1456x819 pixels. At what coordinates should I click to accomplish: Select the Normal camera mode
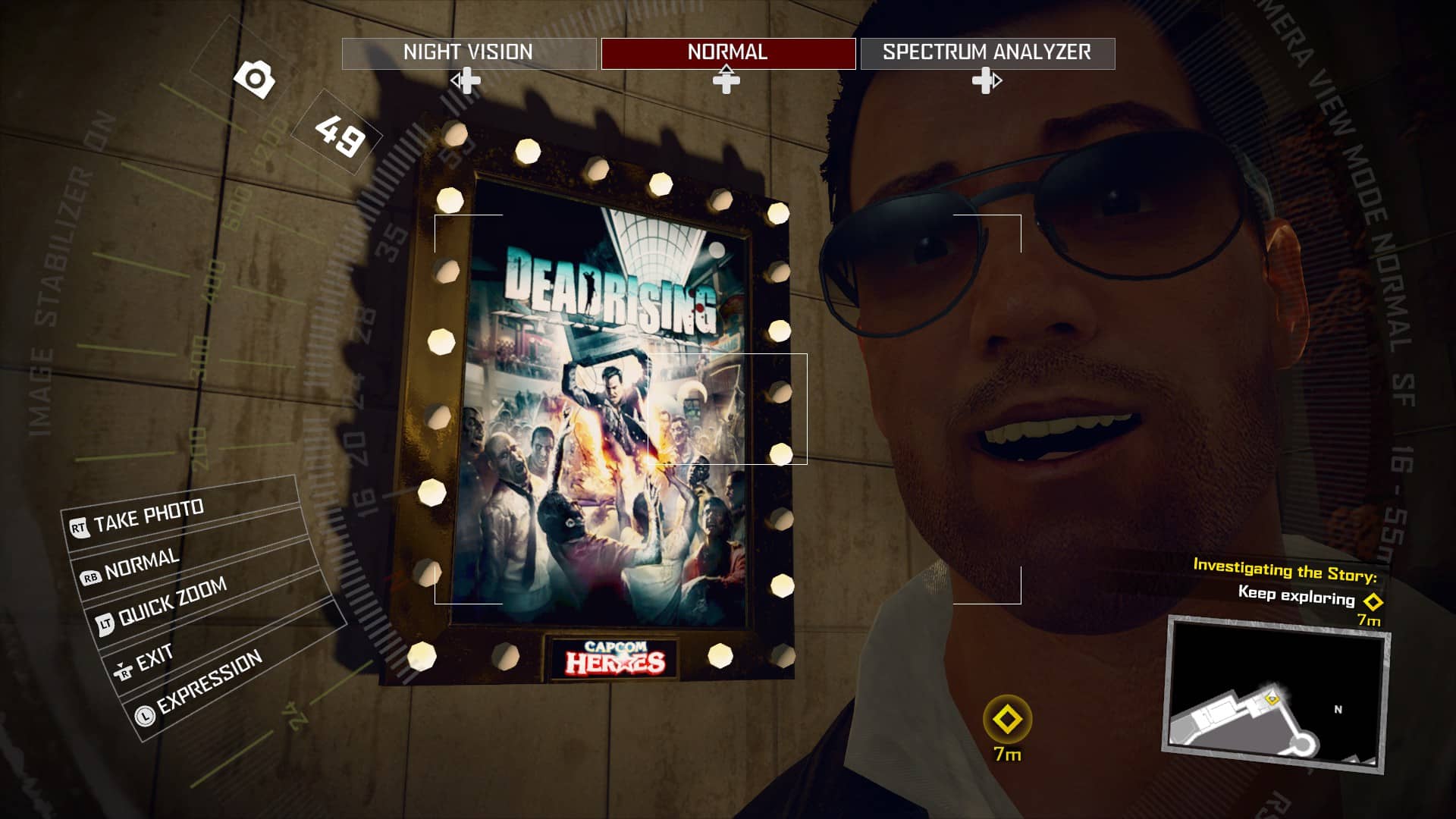click(x=726, y=53)
